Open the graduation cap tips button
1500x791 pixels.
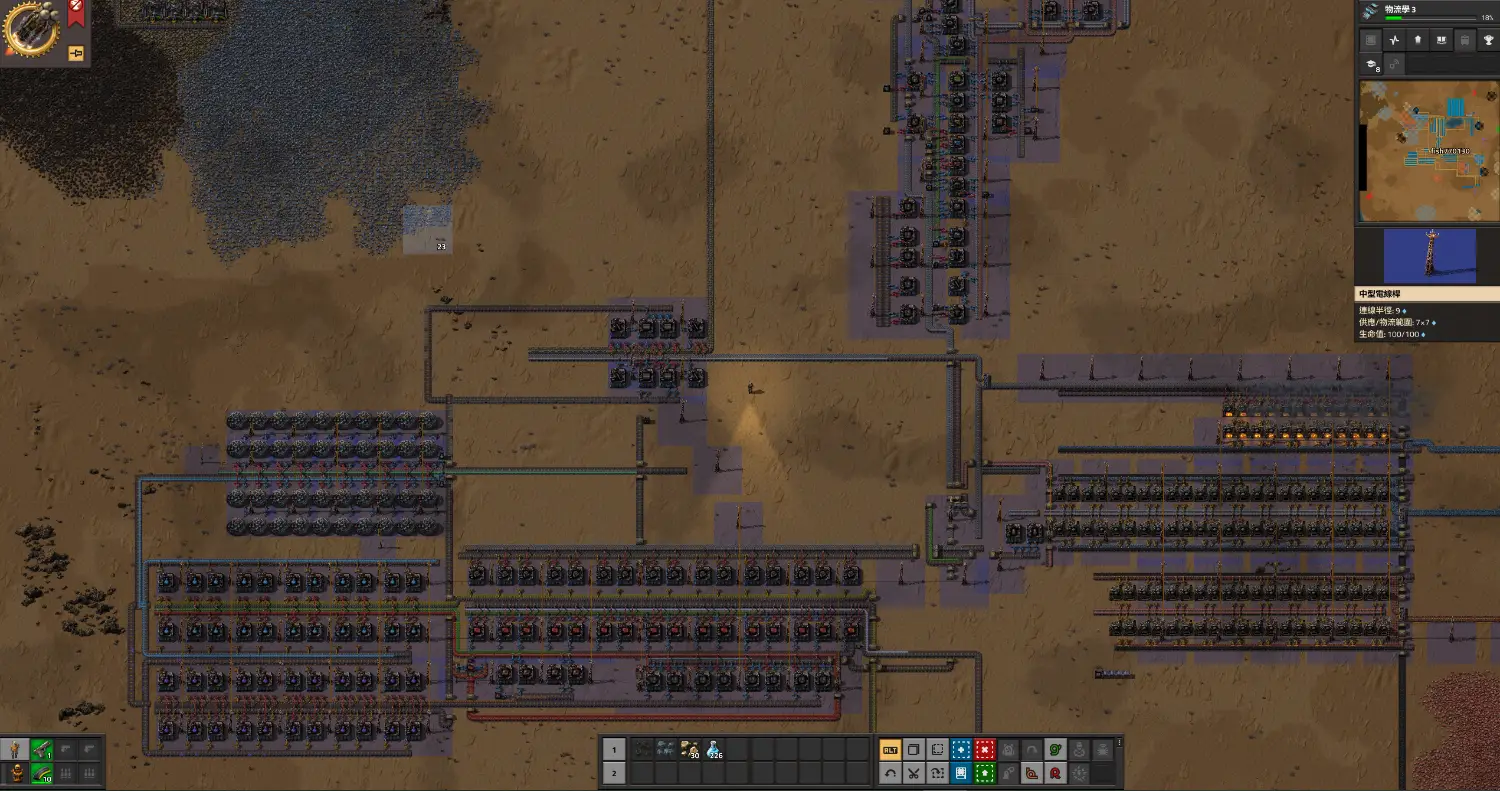click(x=1372, y=65)
